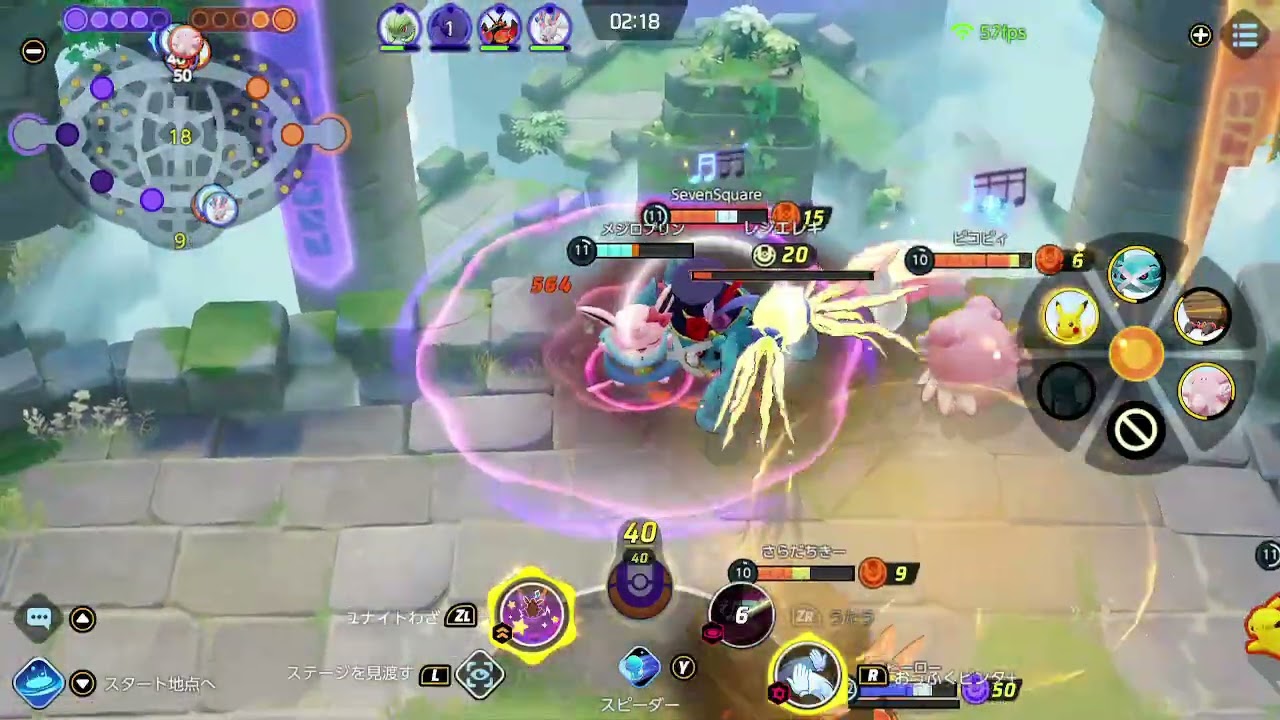The width and height of the screenshot is (1280, 720).
Task: Click the plus button beside the menu icon
Action: [1200, 36]
